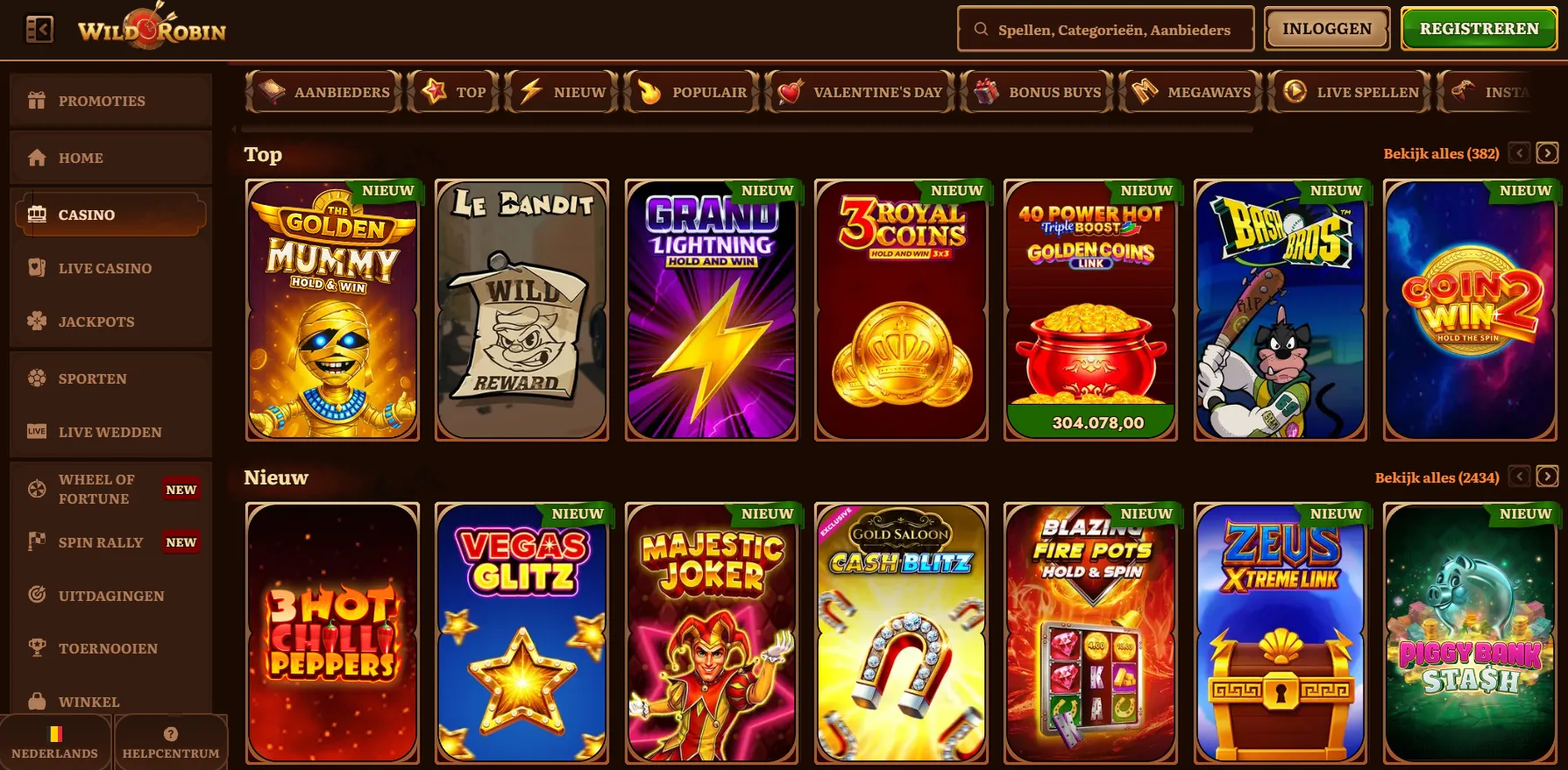Select the Sporten icon in the sidebar
The image size is (1568, 770).
point(36,378)
